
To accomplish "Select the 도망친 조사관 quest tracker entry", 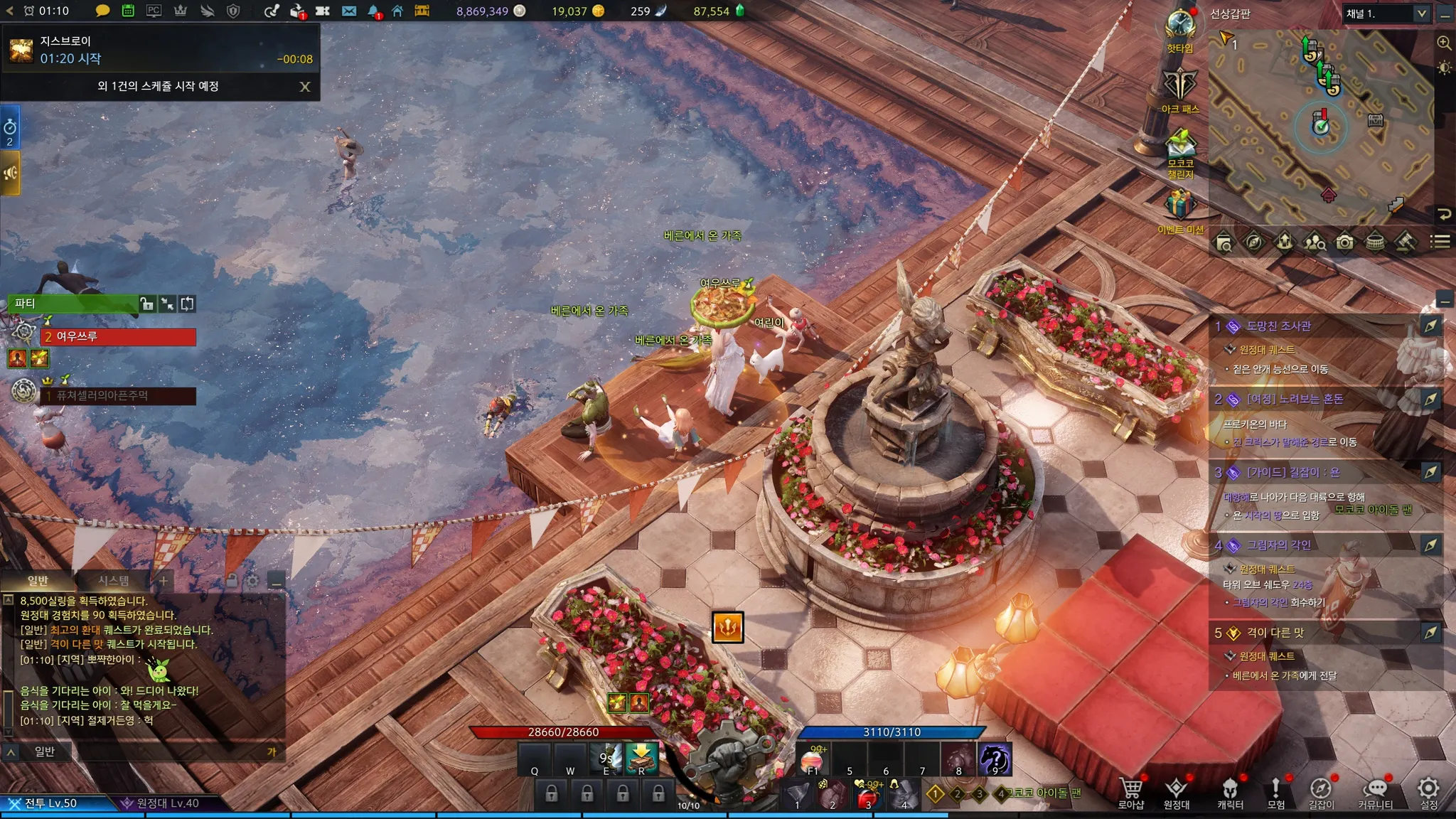I will point(1278,326).
